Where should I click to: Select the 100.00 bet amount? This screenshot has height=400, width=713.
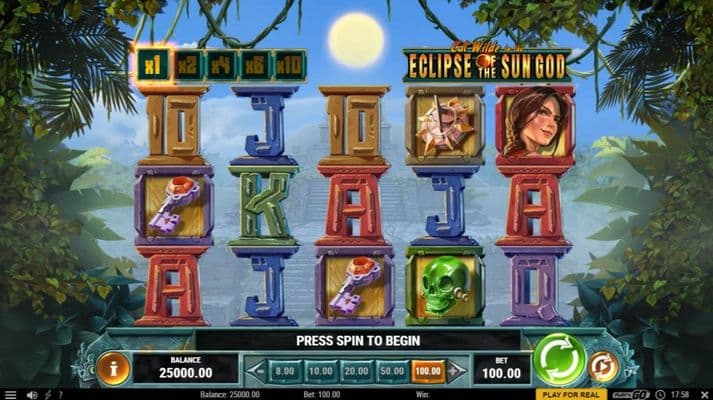click(426, 370)
